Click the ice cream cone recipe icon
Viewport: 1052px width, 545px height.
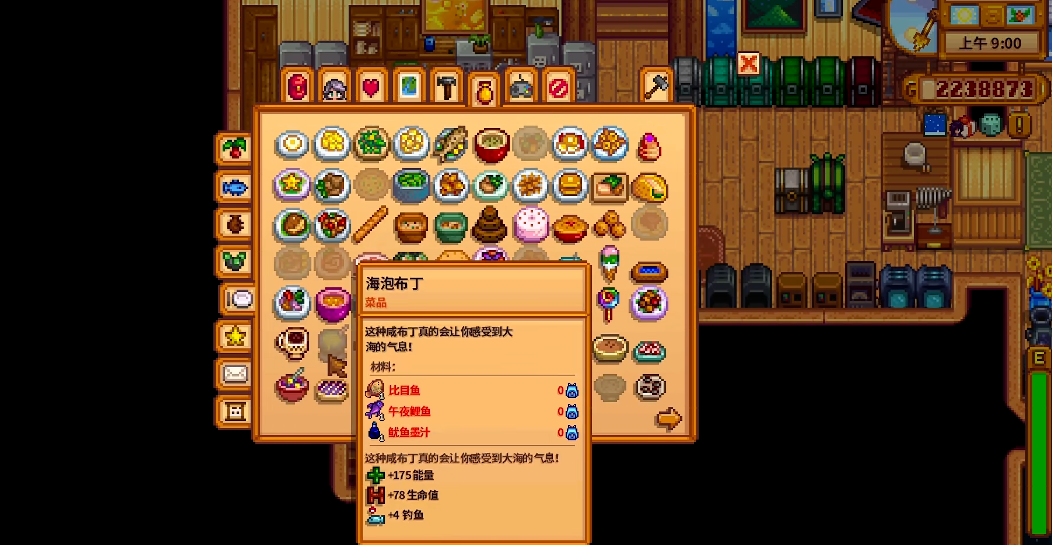[x=609, y=265]
